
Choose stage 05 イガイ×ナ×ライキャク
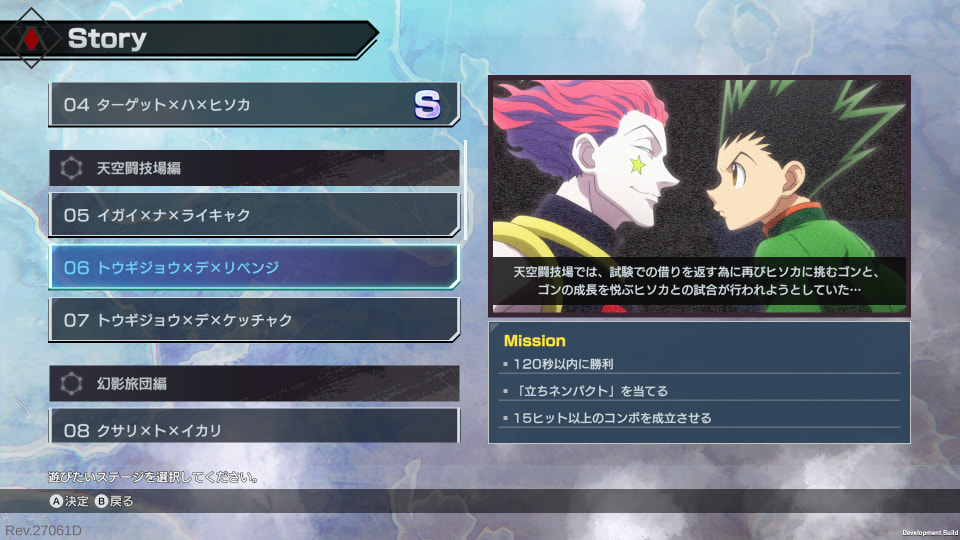click(x=253, y=215)
